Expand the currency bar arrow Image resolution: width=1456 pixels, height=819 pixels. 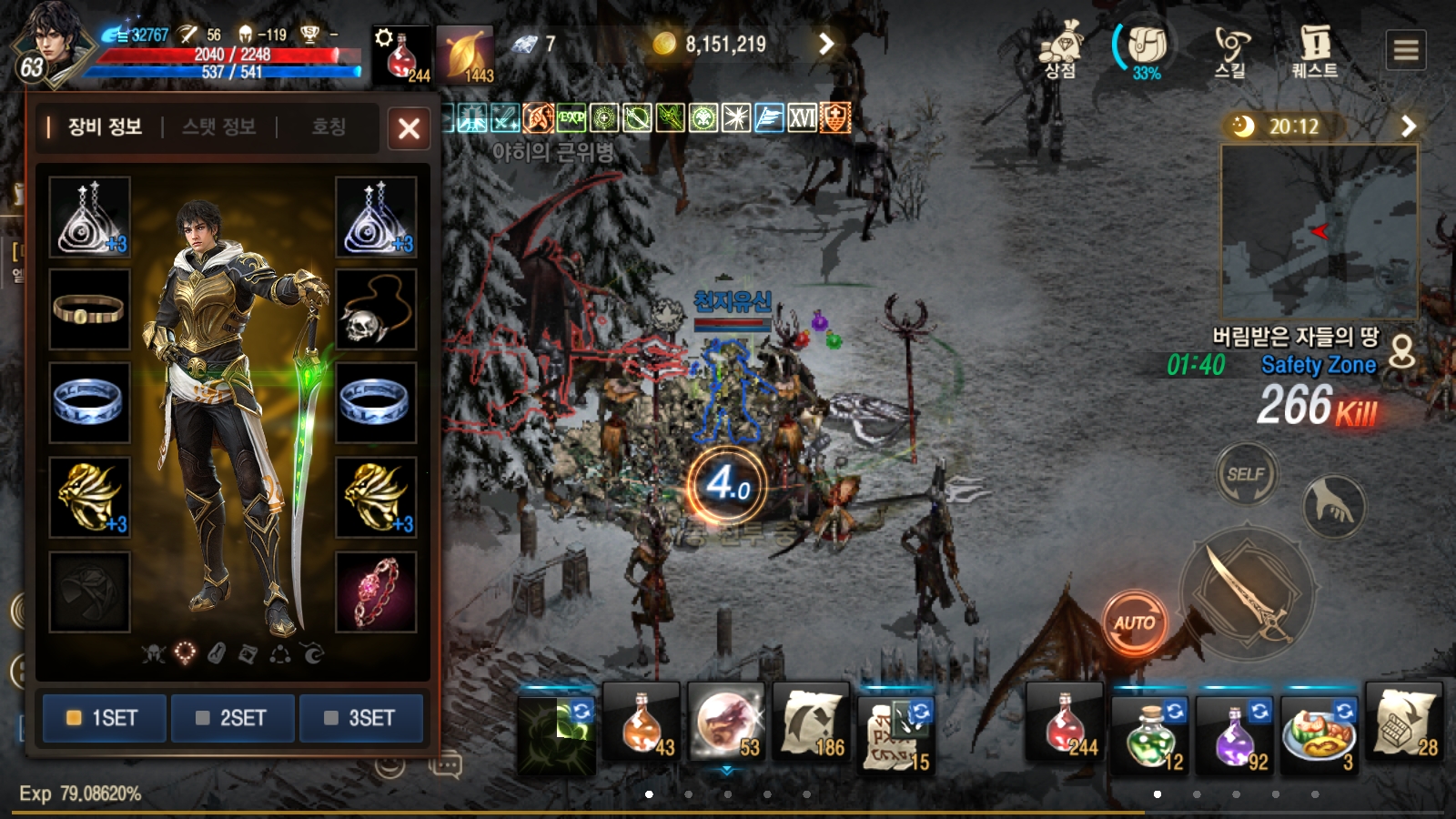(825, 44)
